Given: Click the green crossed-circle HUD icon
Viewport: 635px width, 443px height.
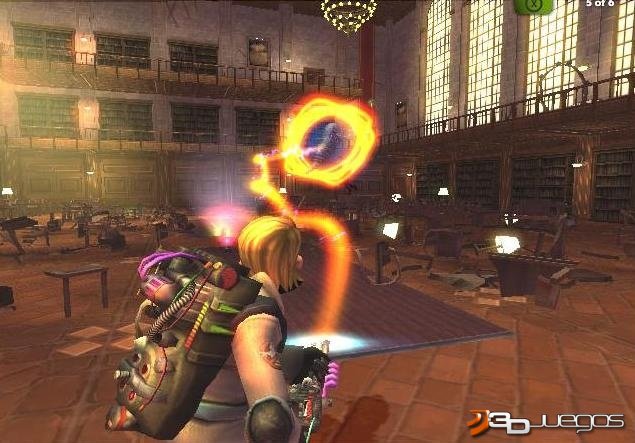Looking at the screenshot, I should point(535,5).
